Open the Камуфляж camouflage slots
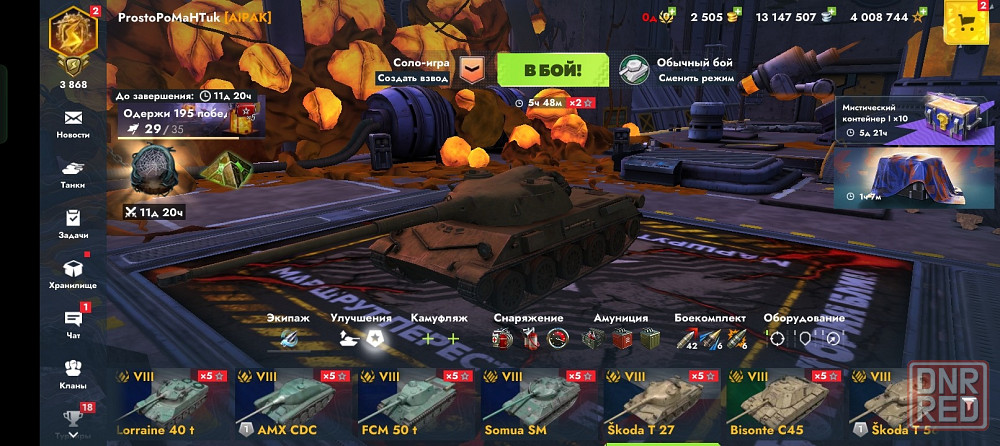Screen dimensions: 1000x446 pos(440,333)
